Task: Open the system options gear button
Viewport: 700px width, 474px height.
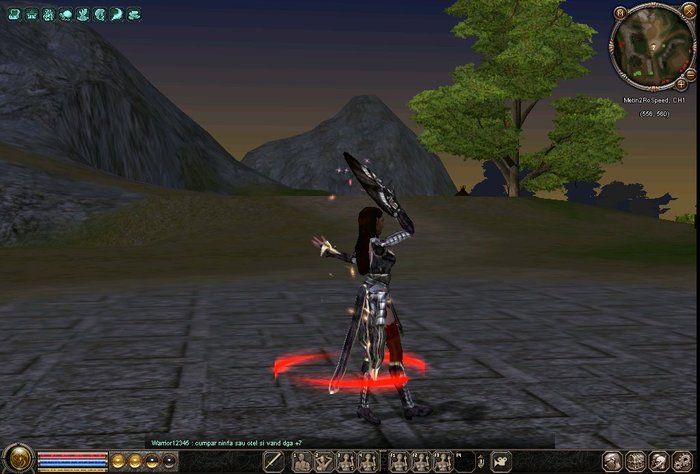Action: (x=681, y=461)
